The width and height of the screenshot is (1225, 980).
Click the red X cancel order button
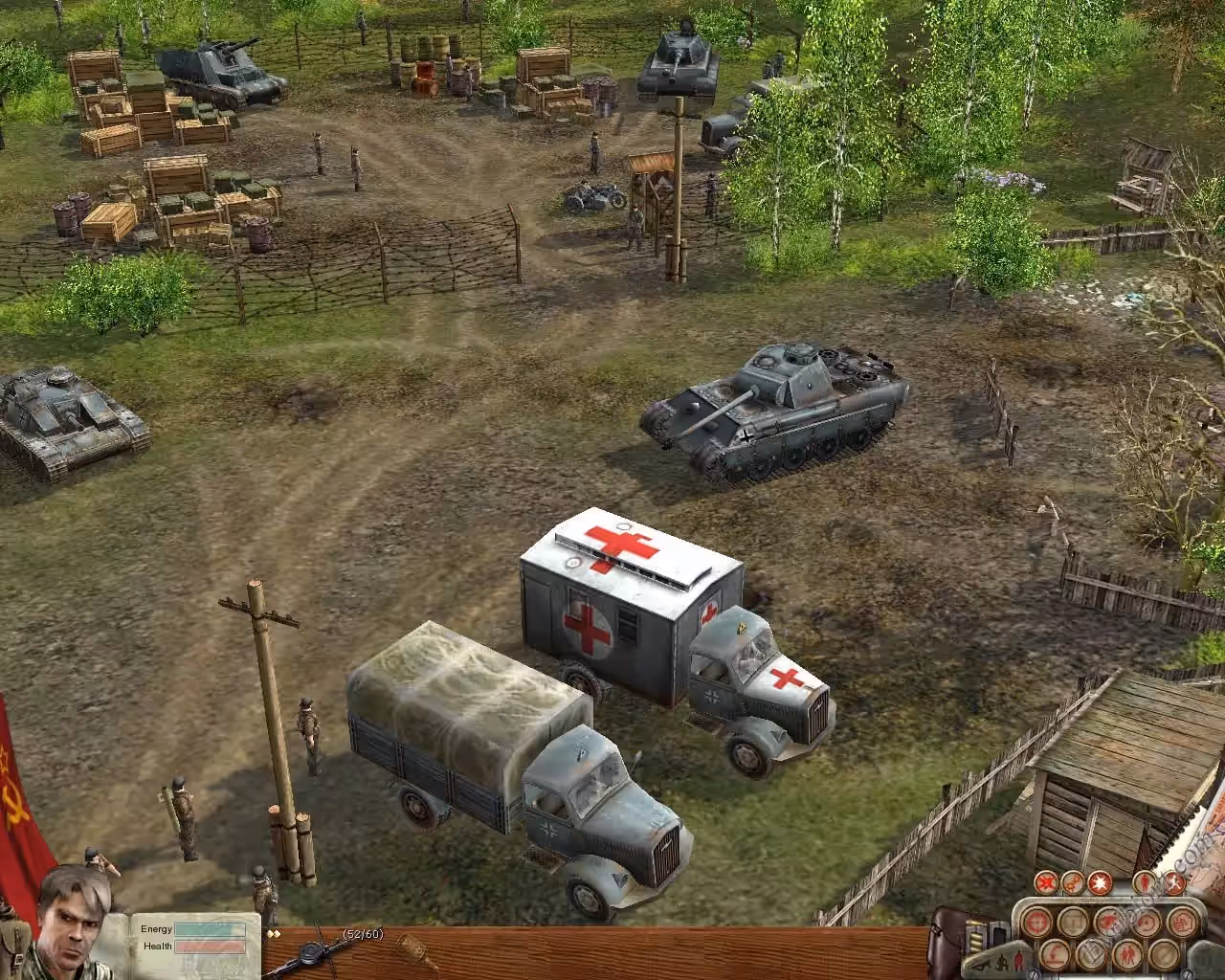tap(1046, 883)
